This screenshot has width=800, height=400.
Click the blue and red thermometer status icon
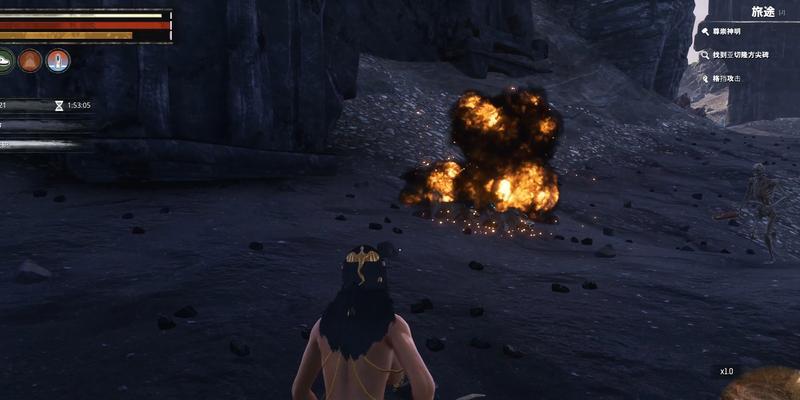(58, 60)
